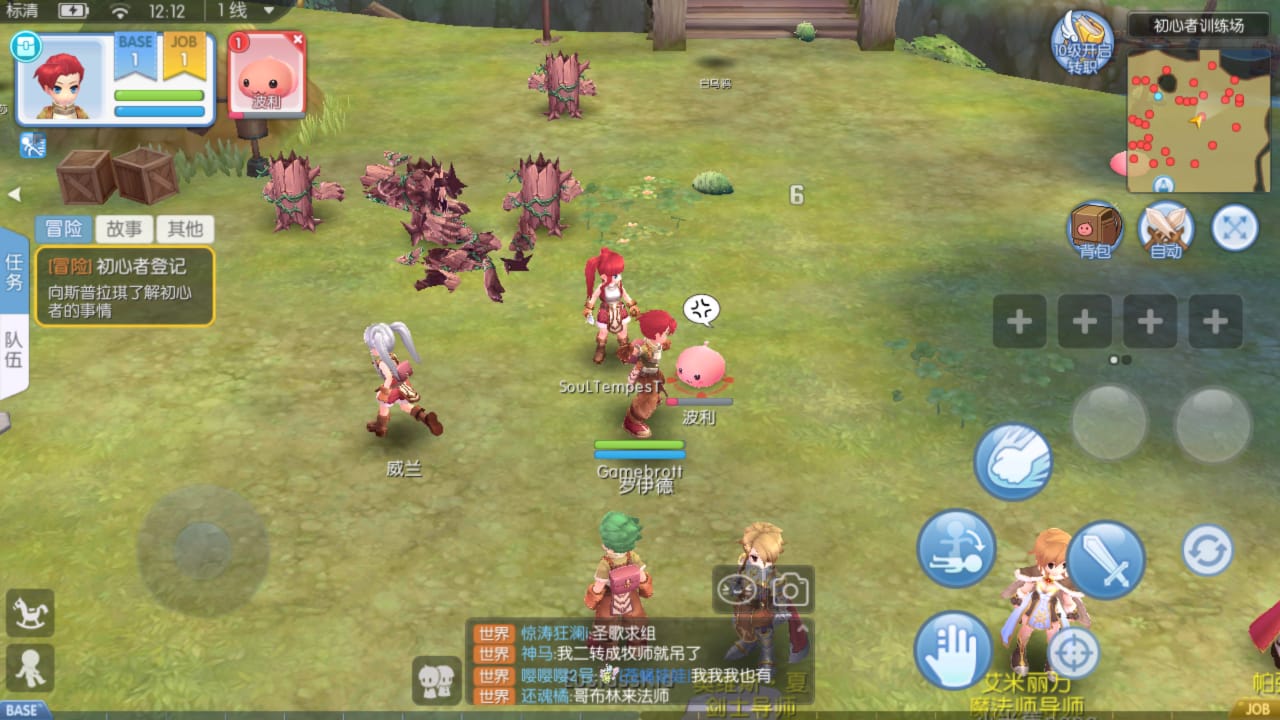
Task: Collapse the quest panel with left arrow
Action: pyautogui.click(x=15, y=194)
